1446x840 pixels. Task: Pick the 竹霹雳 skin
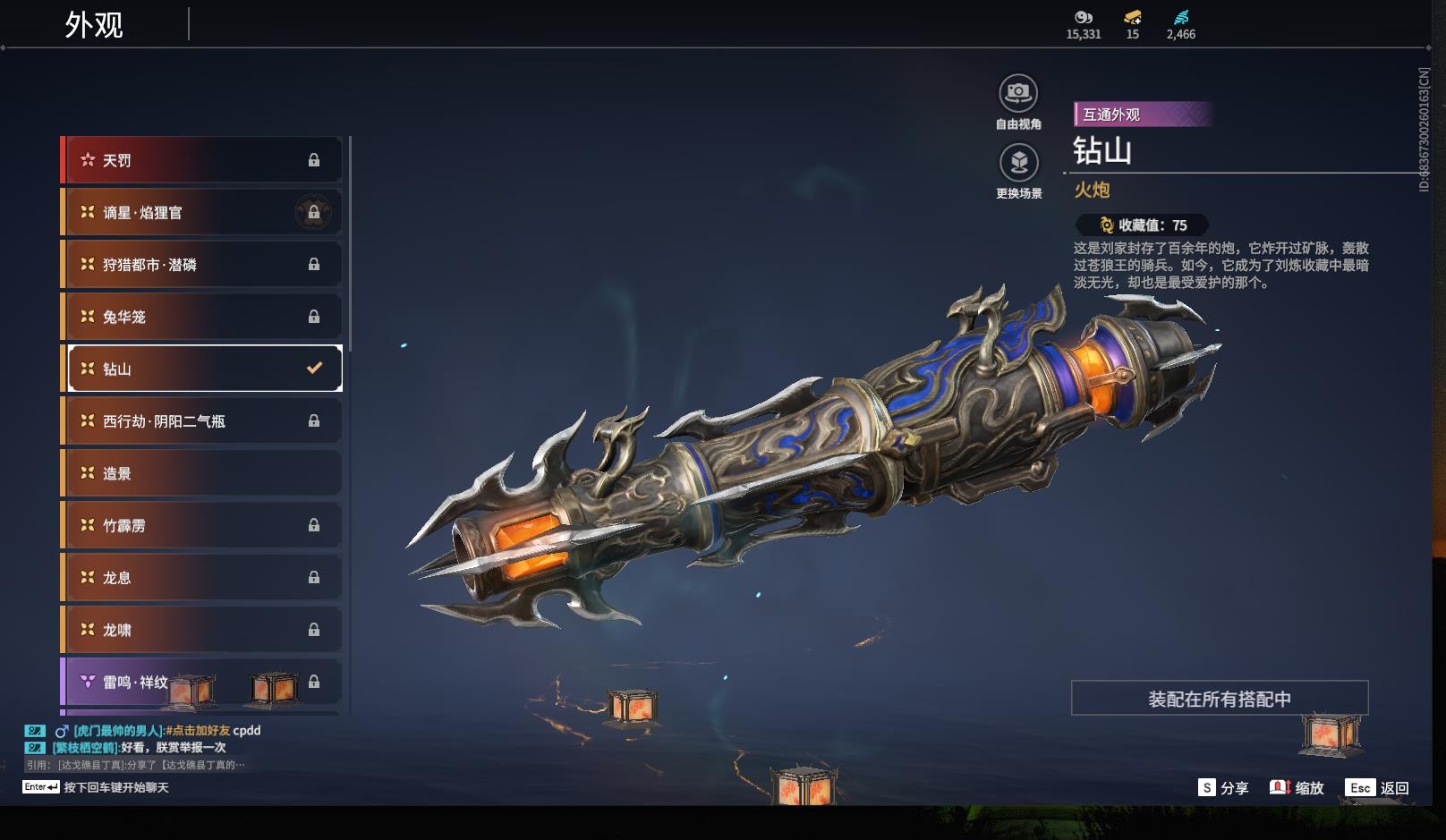click(x=201, y=525)
